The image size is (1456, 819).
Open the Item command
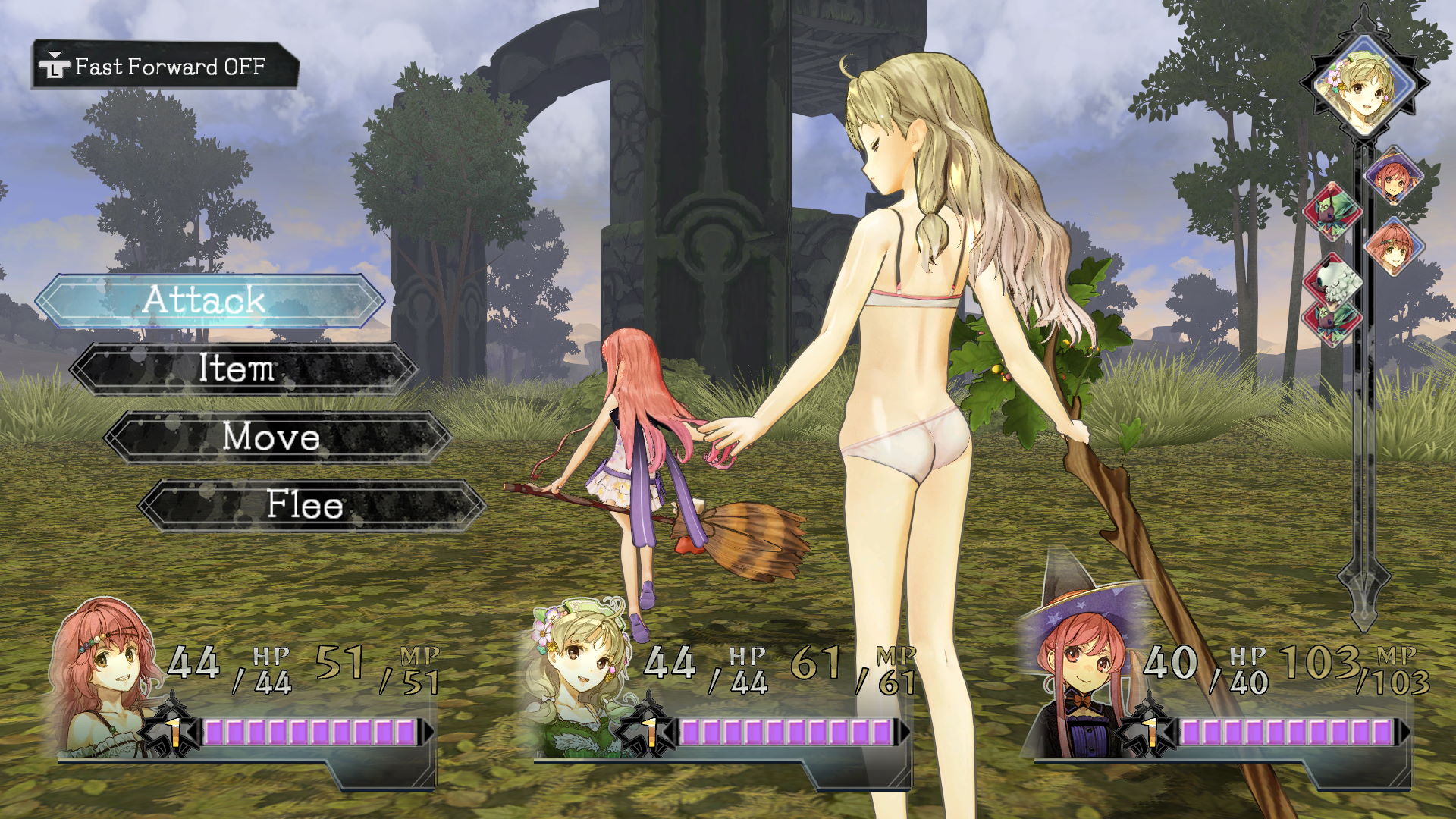[243, 369]
